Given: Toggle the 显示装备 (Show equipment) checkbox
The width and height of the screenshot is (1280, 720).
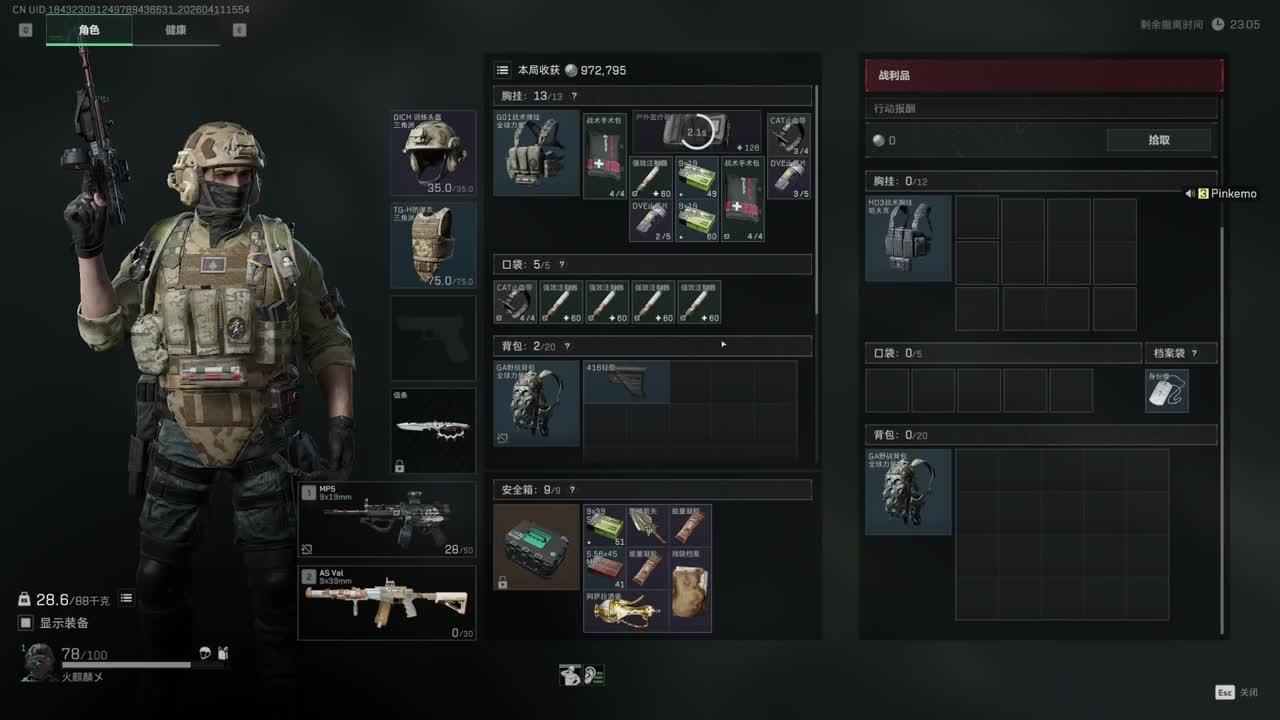Looking at the screenshot, I should [26, 623].
